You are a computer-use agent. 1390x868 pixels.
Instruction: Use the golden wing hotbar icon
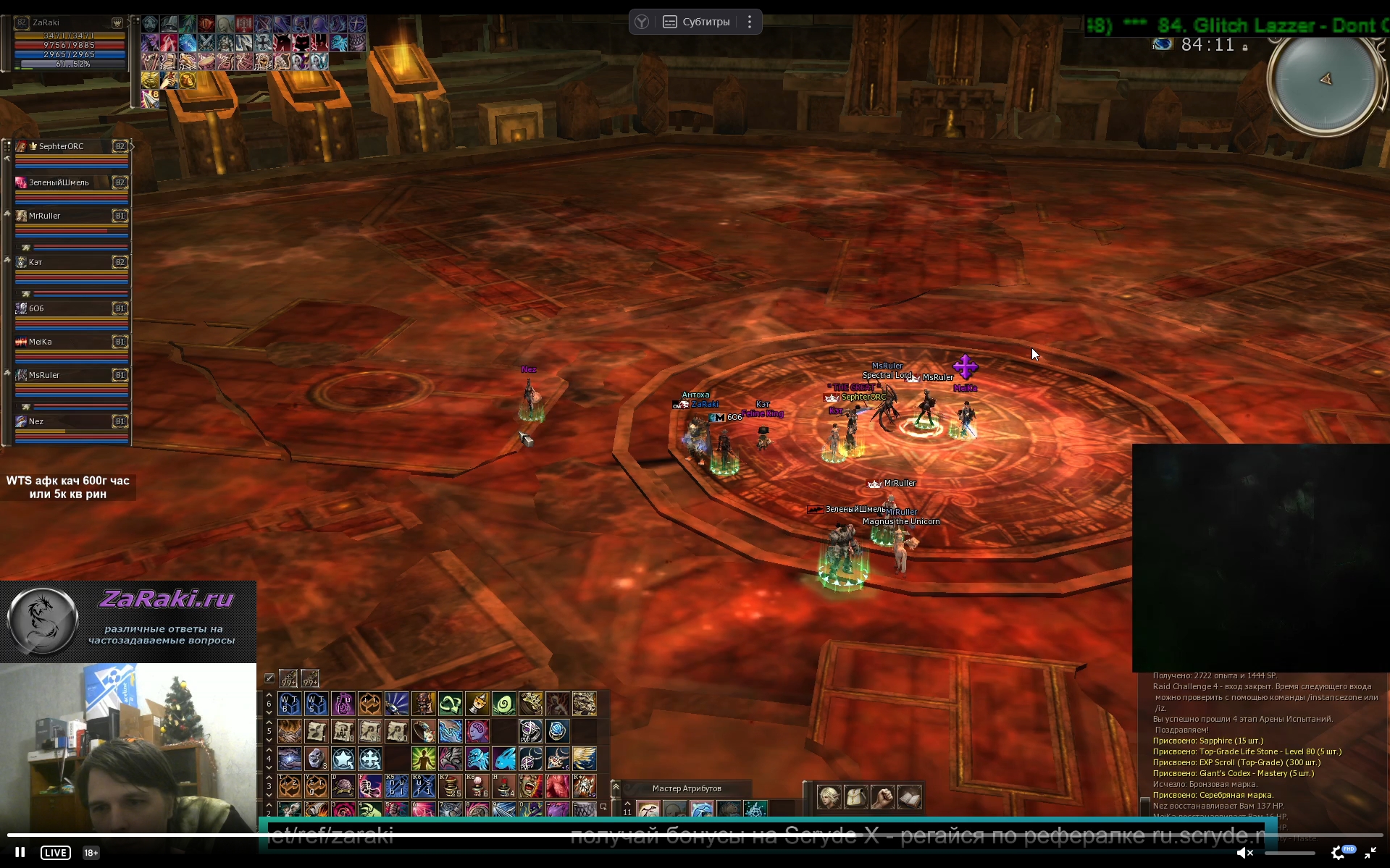click(584, 759)
